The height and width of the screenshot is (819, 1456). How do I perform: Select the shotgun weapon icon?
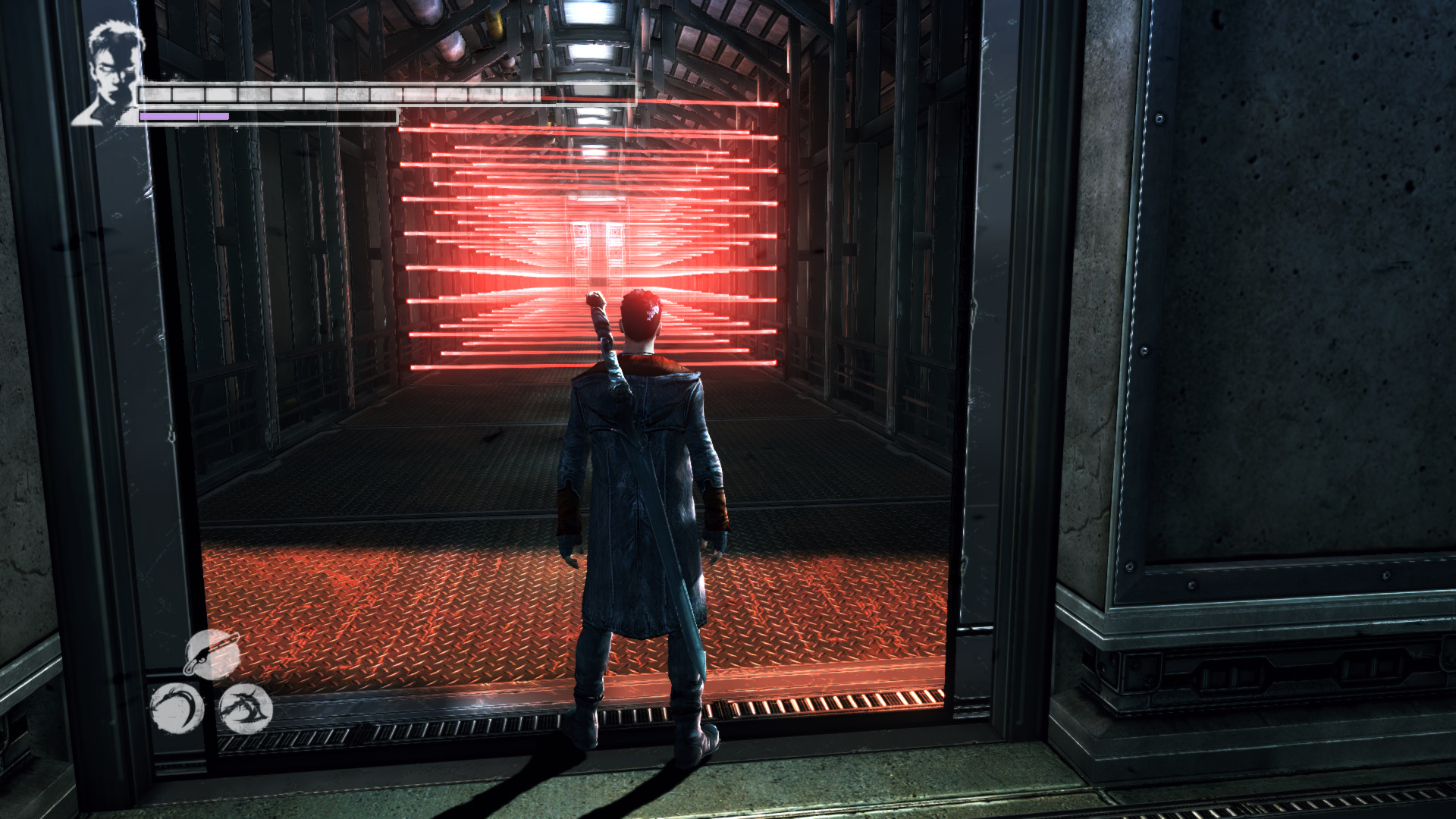click(x=213, y=654)
